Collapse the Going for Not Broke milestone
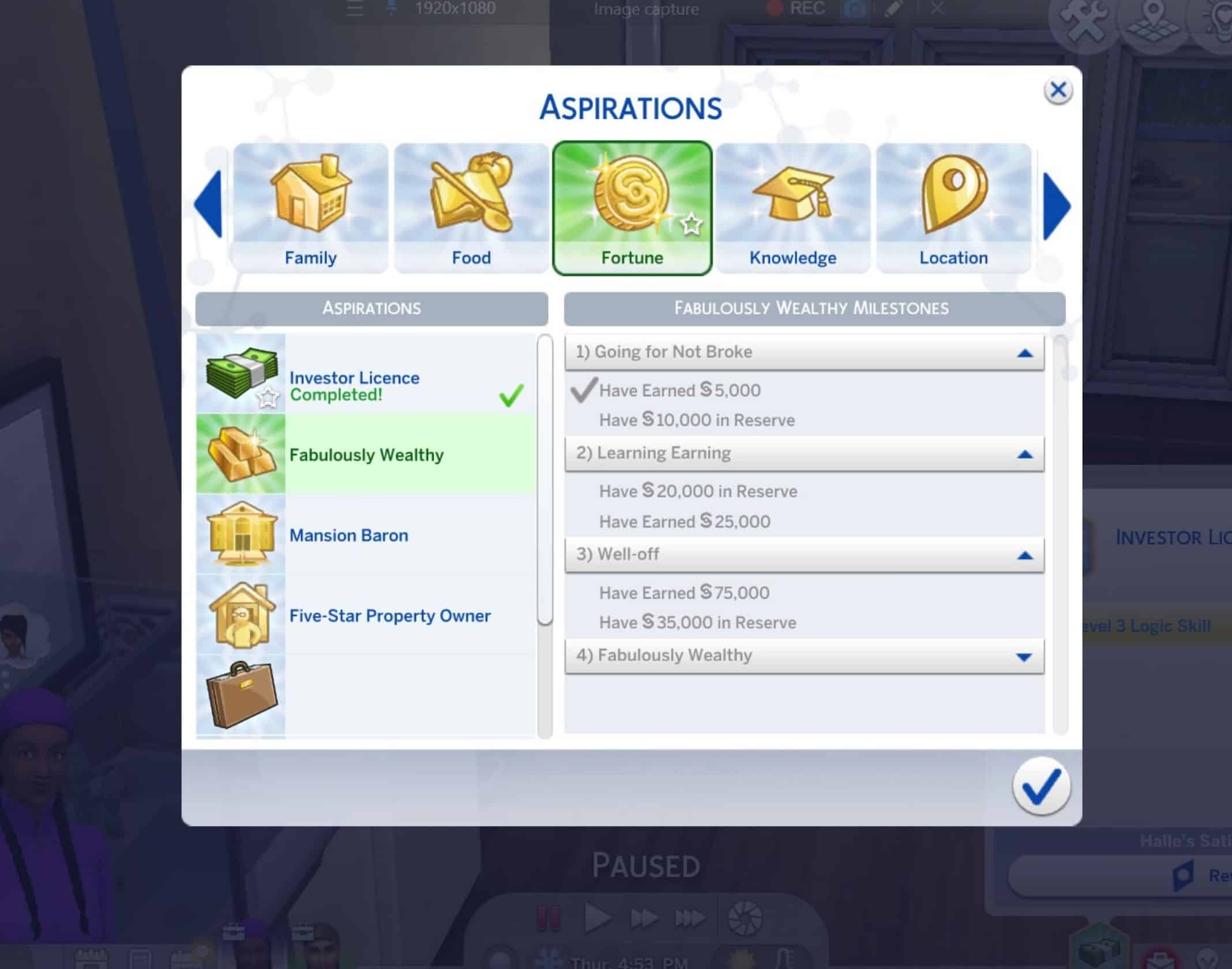The height and width of the screenshot is (969, 1232). (x=1024, y=353)
